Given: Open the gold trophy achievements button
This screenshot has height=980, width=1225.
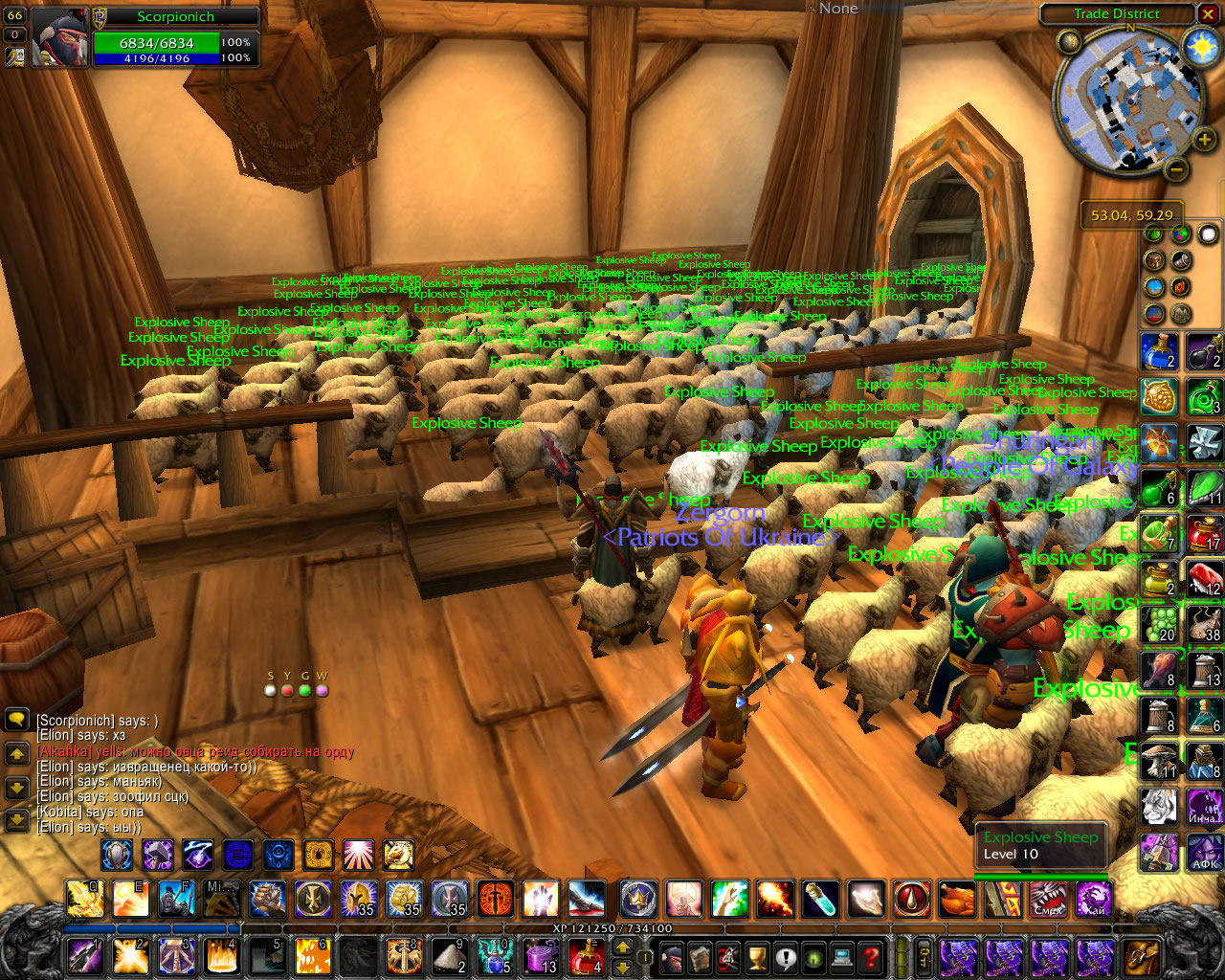Looking at the screenshot, I should click(x=756, y=956).
